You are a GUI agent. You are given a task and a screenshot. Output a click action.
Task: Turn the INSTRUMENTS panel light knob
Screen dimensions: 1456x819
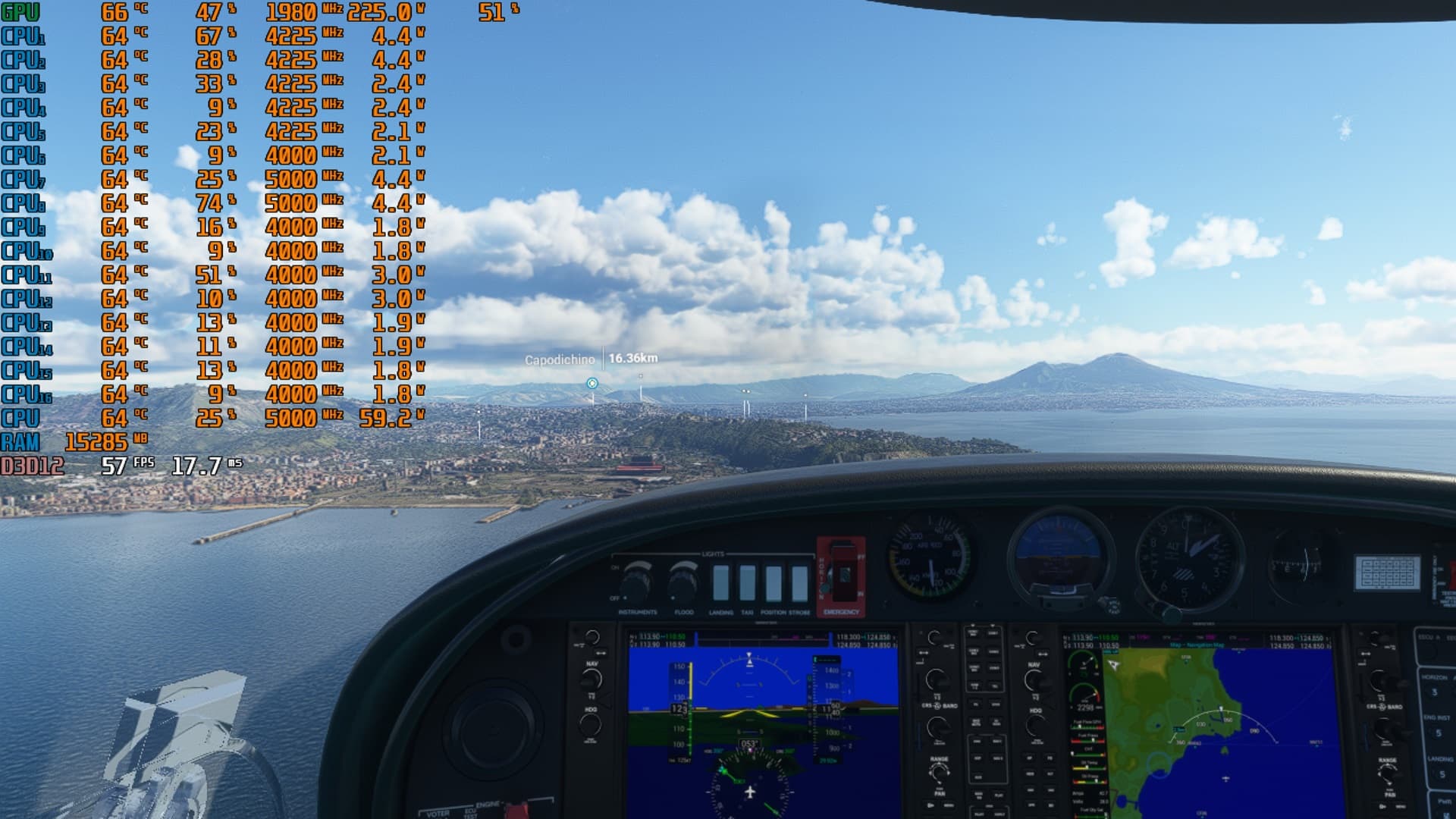tap(635, 579)
